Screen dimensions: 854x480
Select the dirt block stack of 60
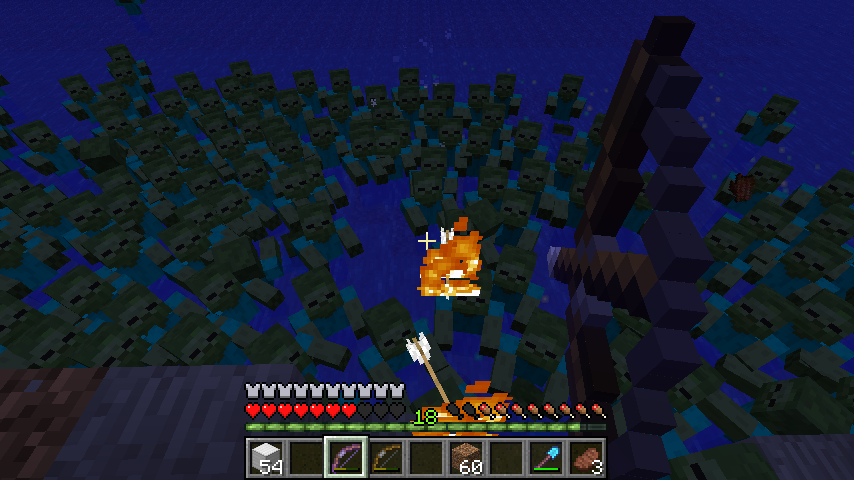point(466,458)
